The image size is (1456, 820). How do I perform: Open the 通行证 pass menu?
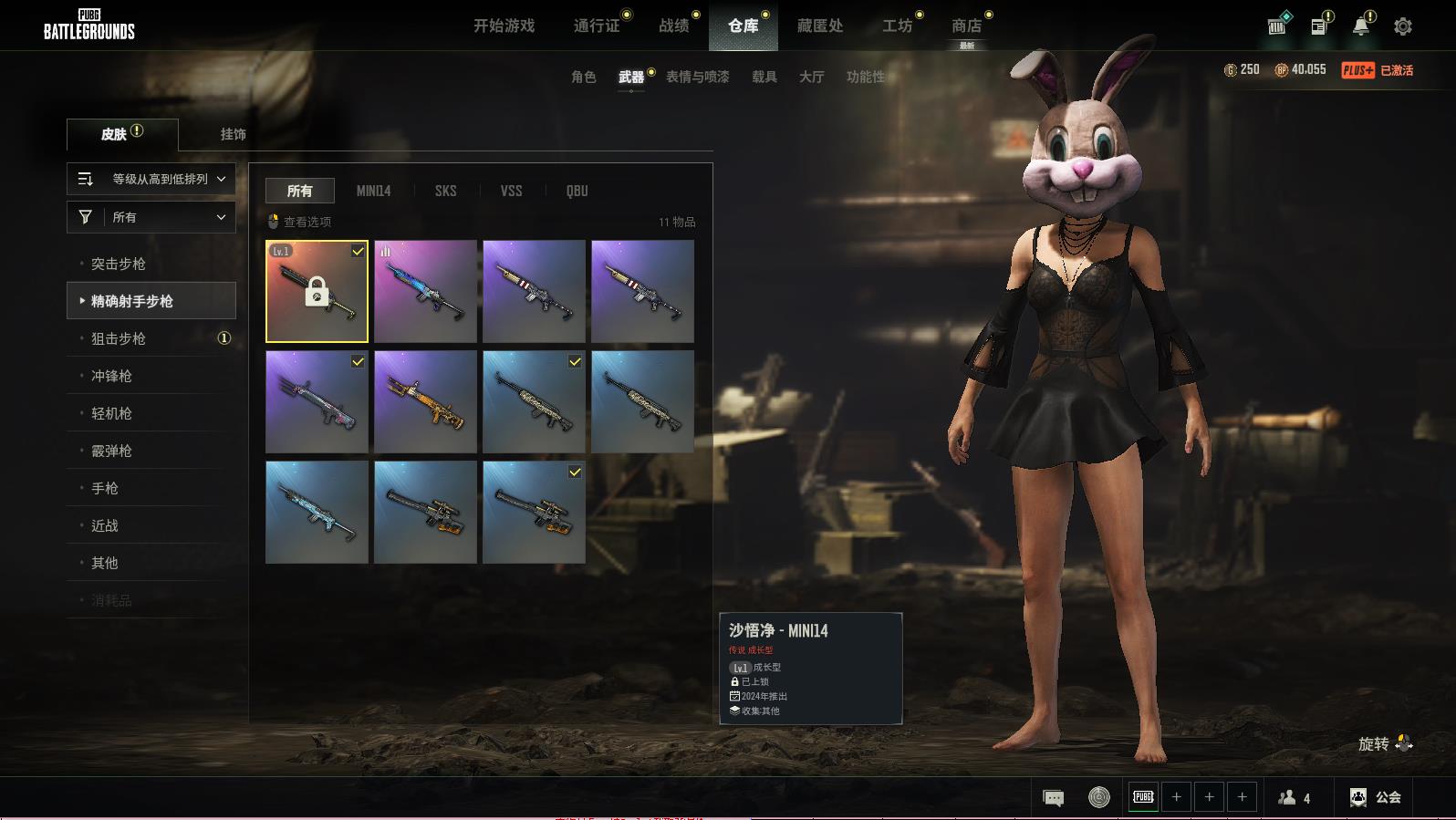[597, 26]
